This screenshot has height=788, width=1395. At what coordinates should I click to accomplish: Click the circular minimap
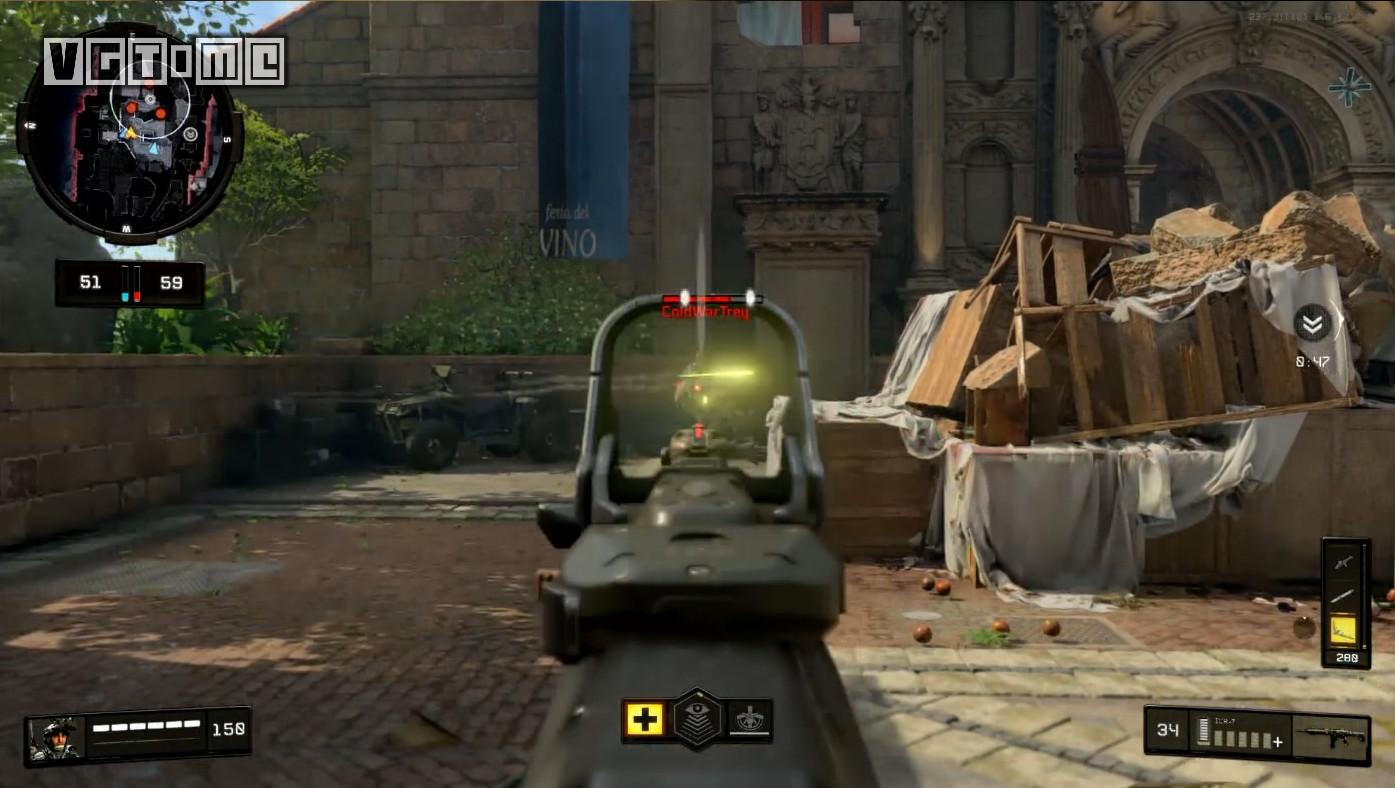[129, 134]
